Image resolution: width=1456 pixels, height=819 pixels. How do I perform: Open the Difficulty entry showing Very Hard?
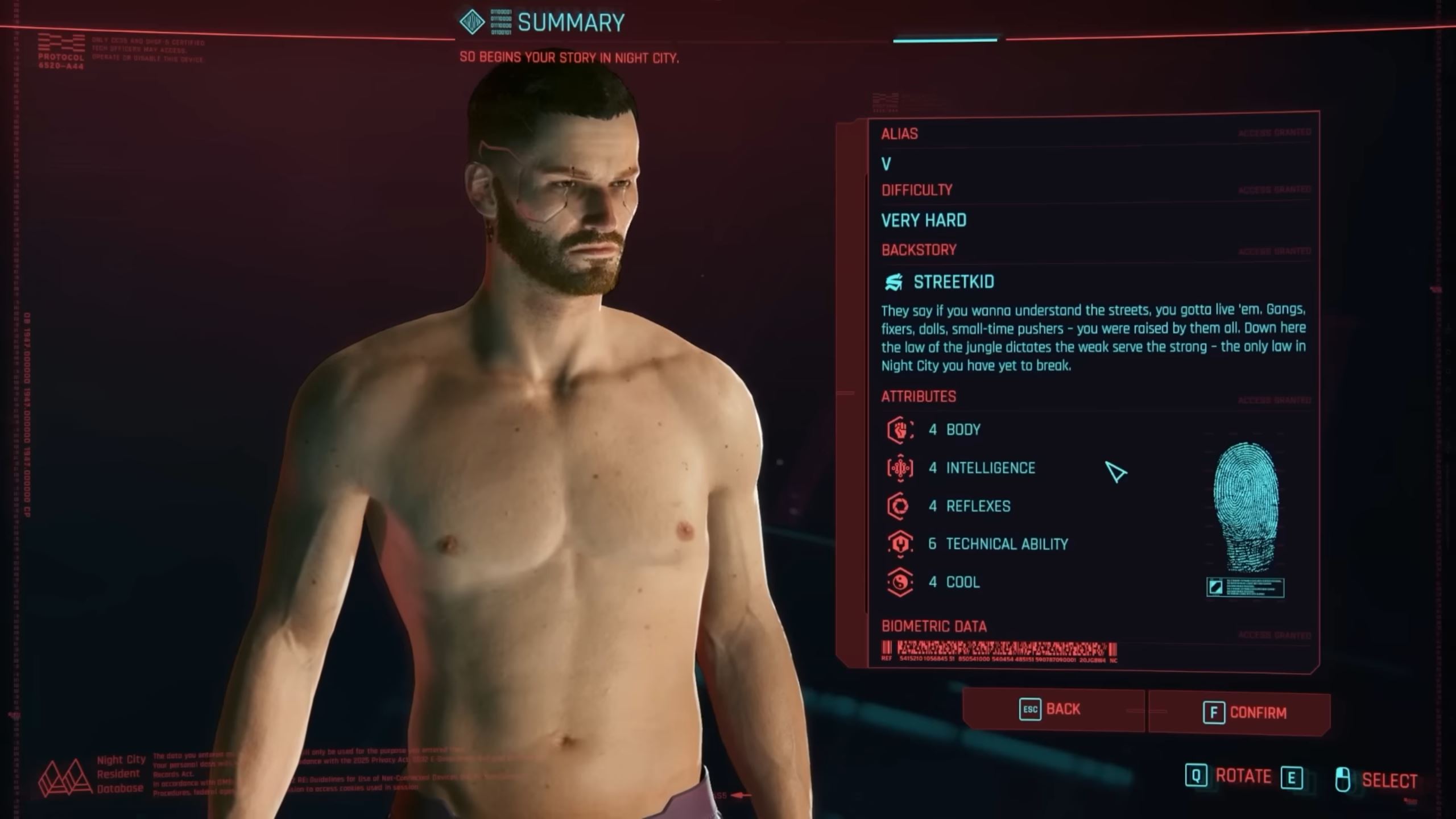point(923,220)
